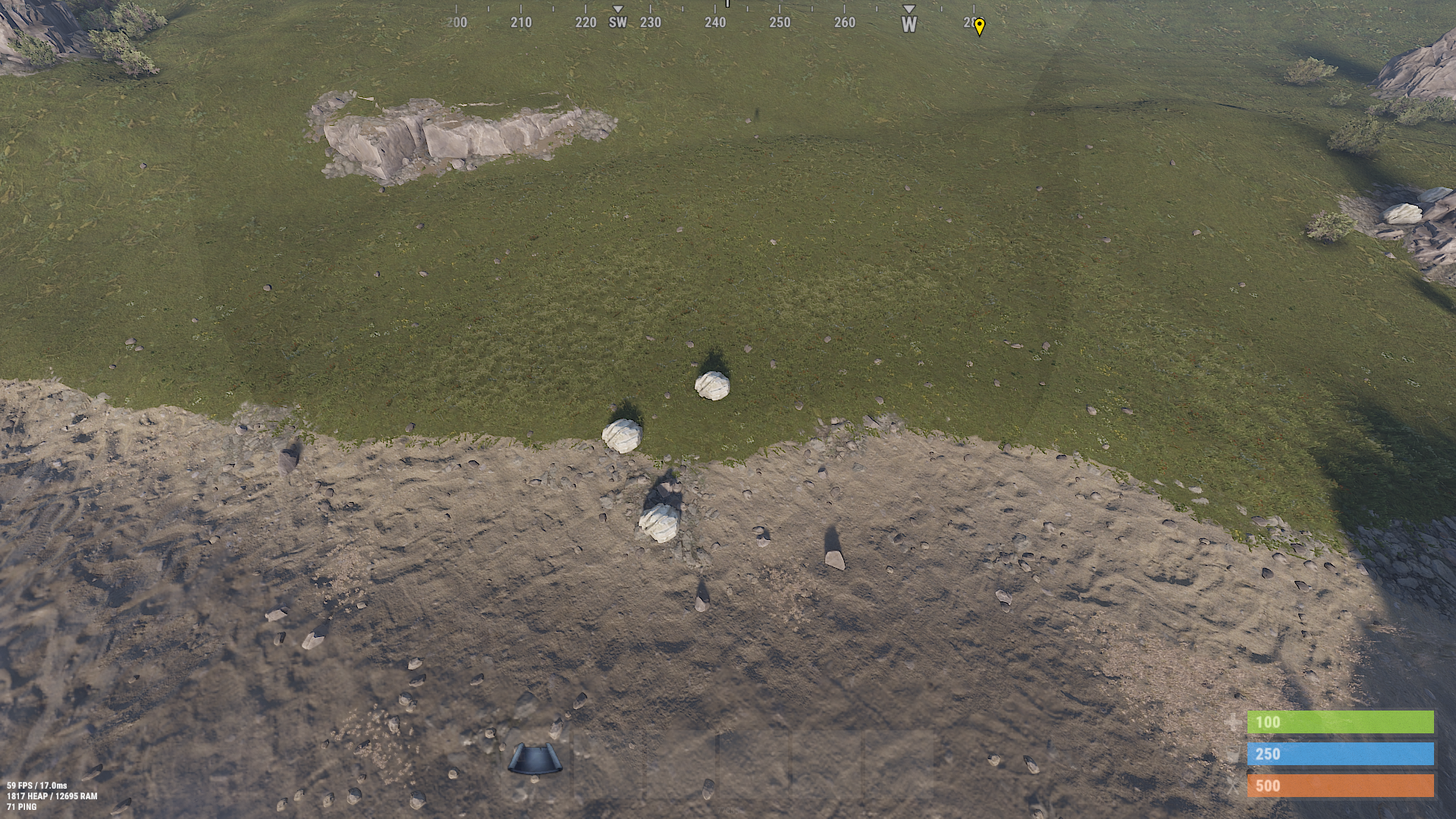
Task: Click the white triangle marker above W
Action: coord(908,10)
